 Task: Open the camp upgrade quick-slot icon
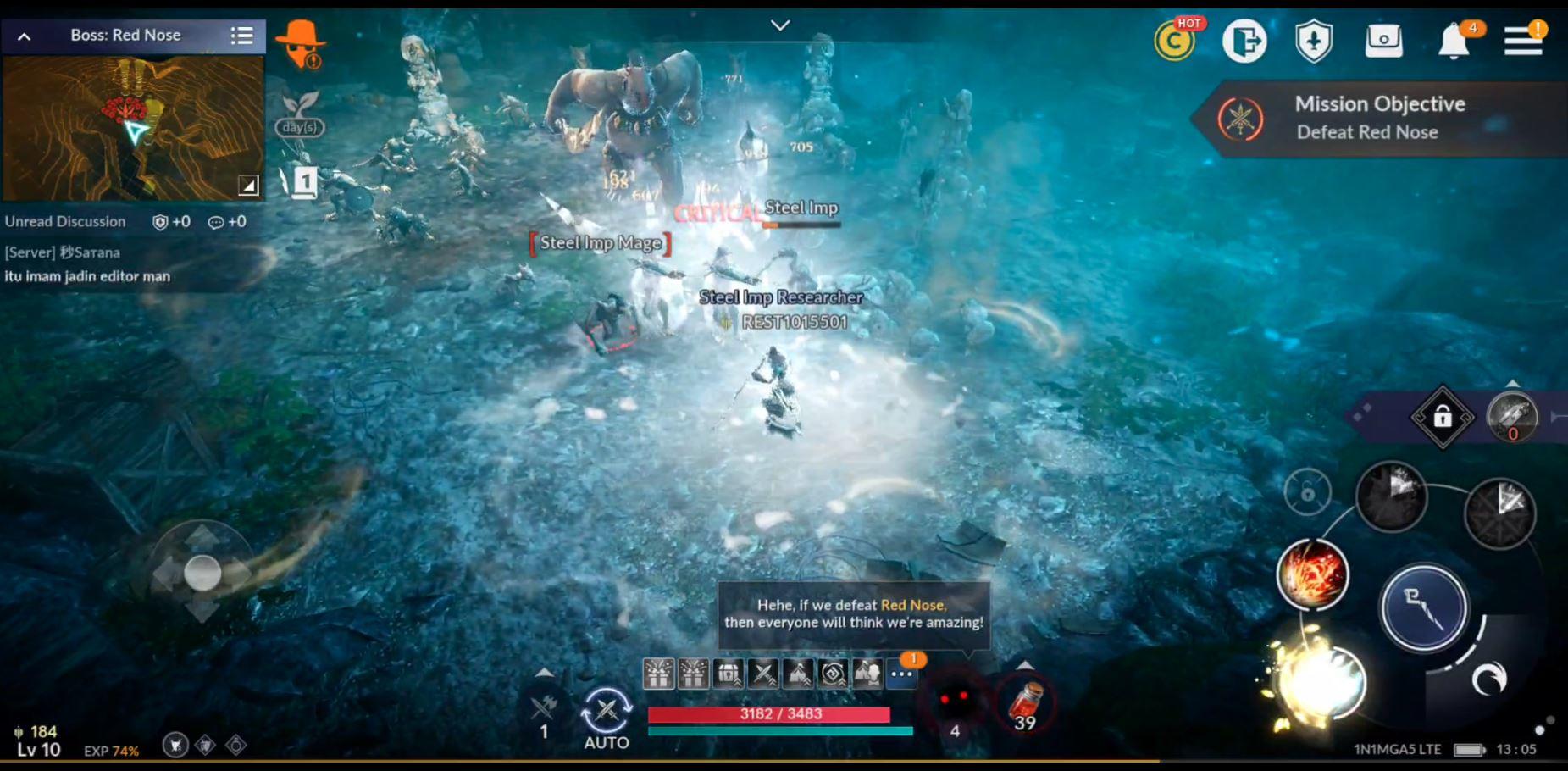[x=797, y=676]
